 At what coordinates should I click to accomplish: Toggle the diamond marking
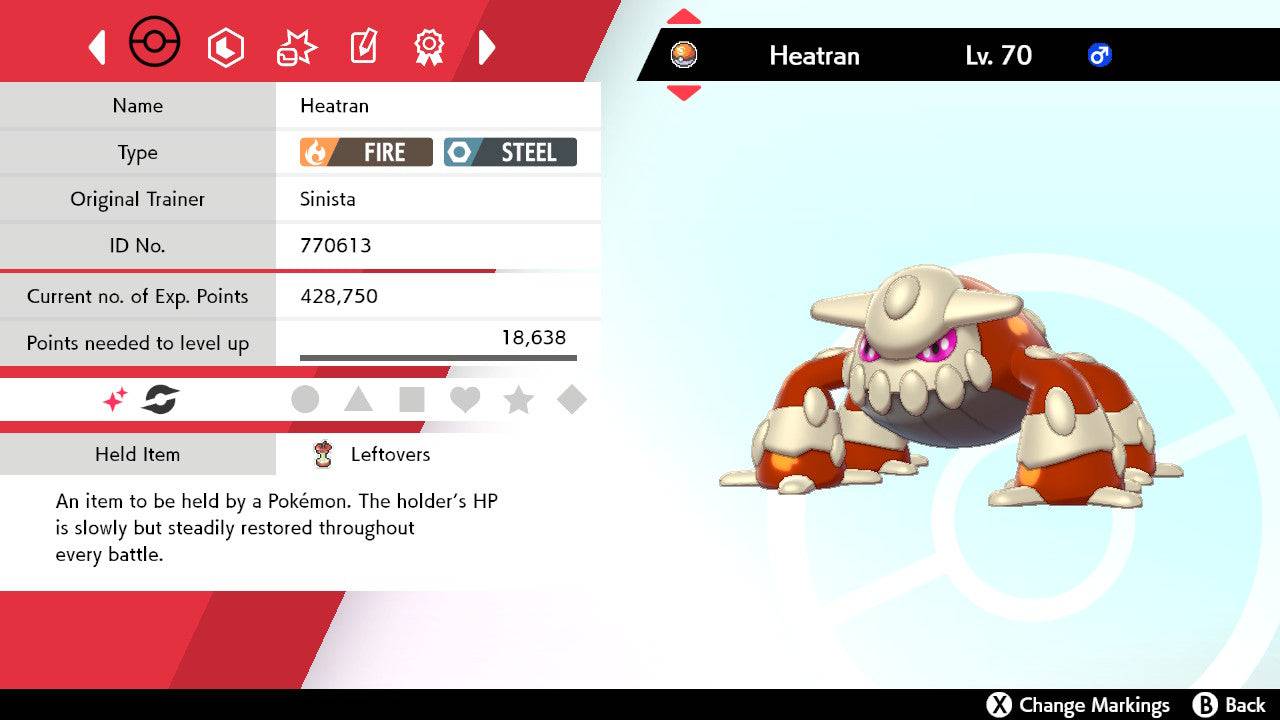click(571, 400)
